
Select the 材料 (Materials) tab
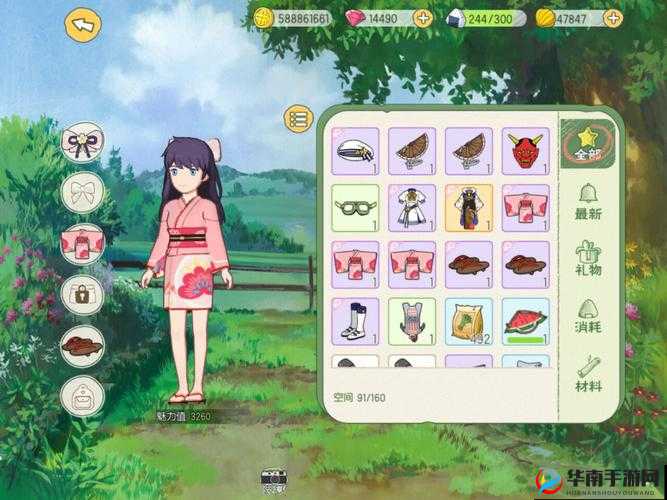click(x=589, y=372)
